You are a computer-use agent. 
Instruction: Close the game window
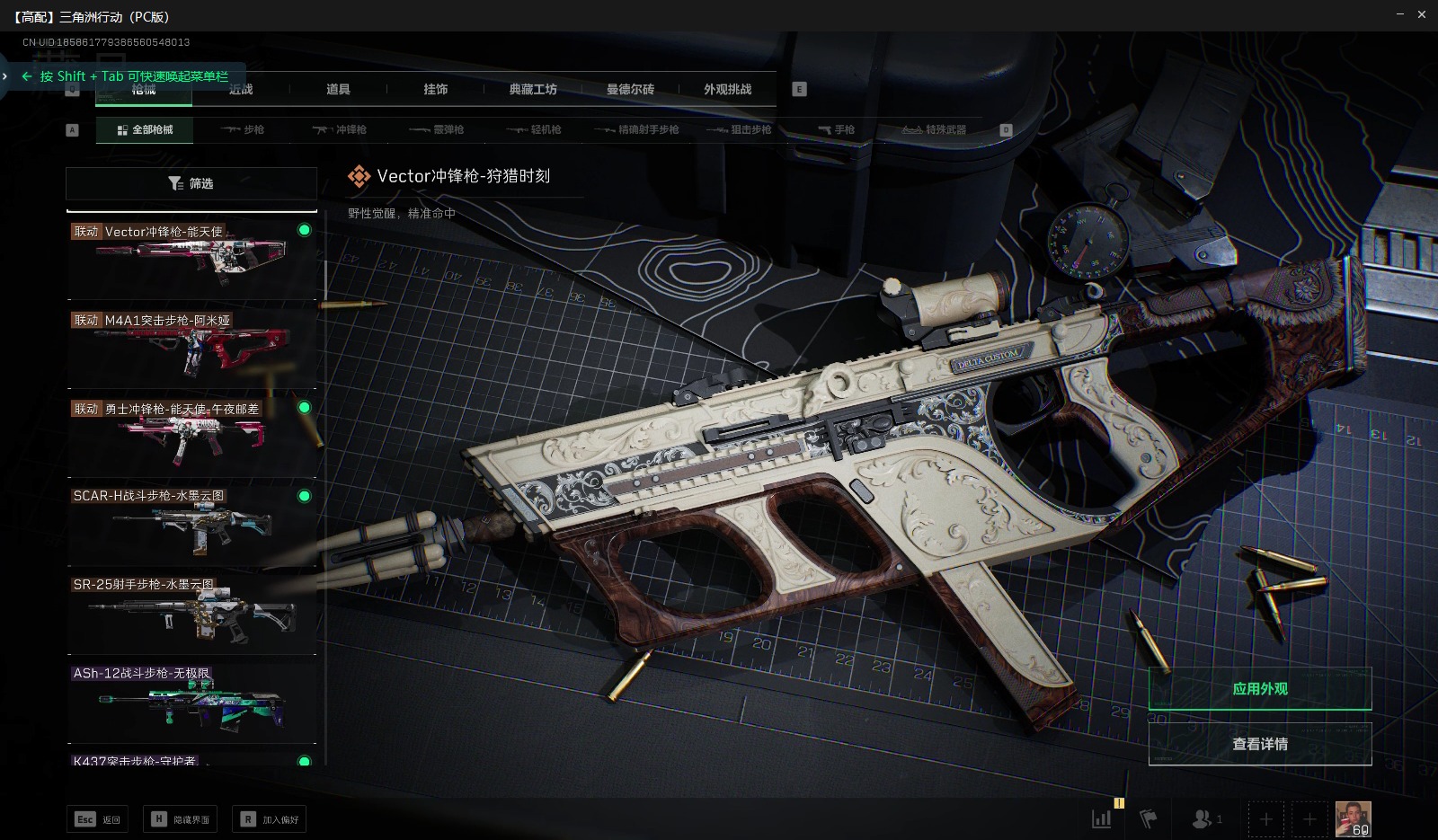[x=1422, y=14]
